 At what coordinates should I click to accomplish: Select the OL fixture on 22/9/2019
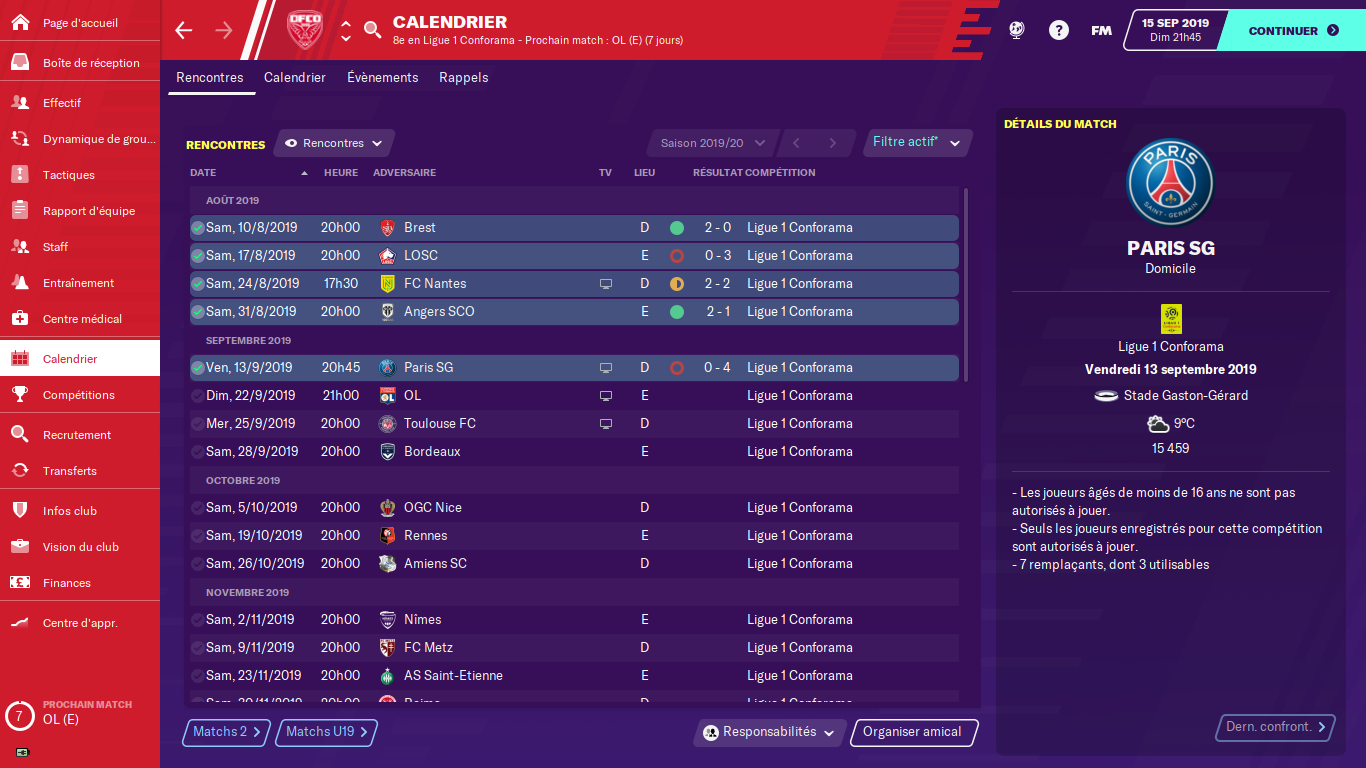click(x=573, y=396)
